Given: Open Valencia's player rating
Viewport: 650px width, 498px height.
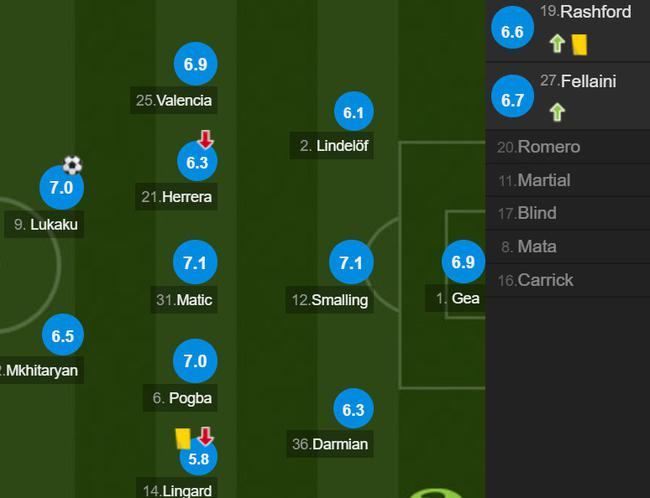Looking at the screenshot, I should (195, 64).
